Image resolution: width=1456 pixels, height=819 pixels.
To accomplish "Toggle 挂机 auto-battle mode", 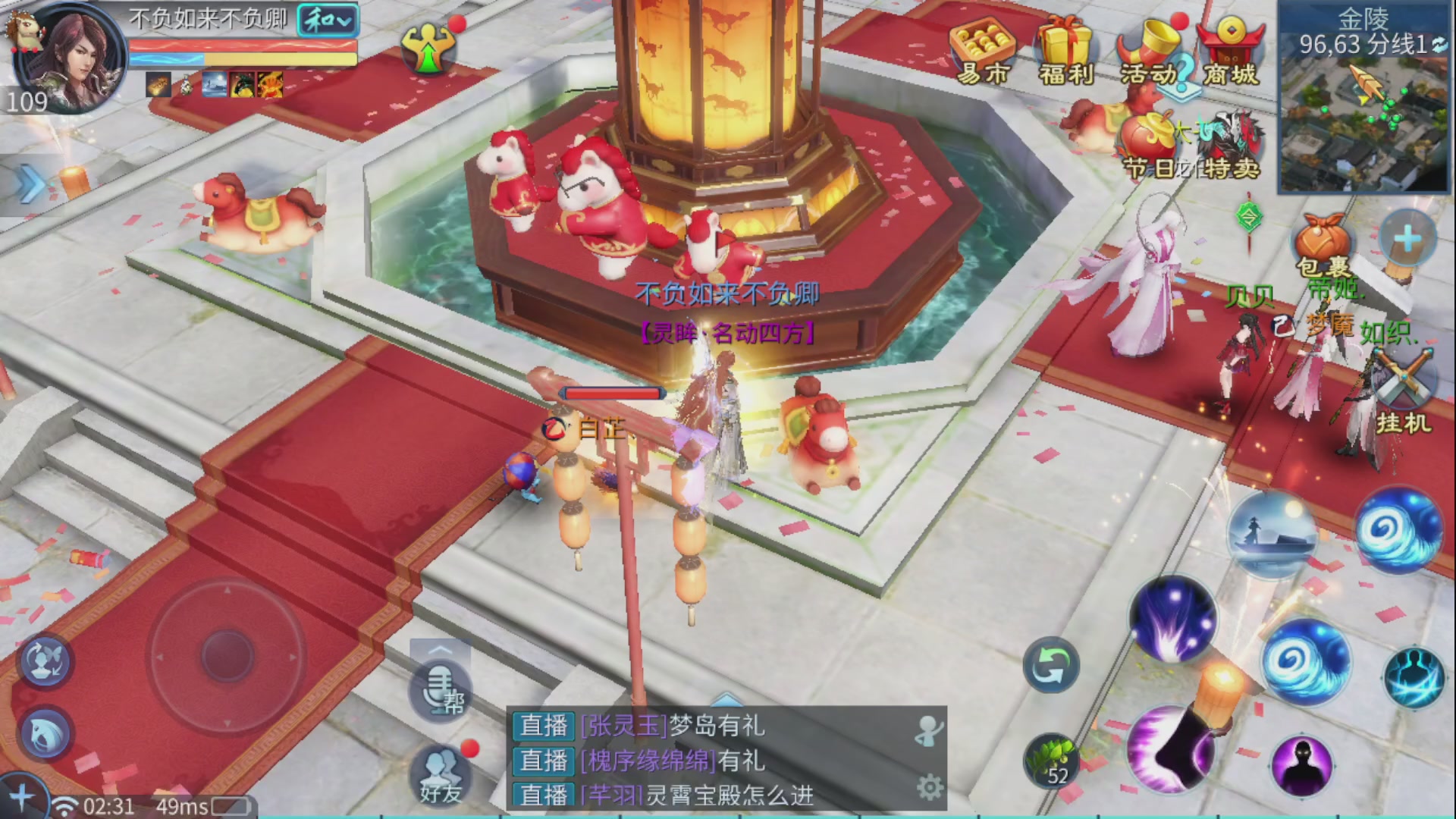I will tap(1403, 398).
